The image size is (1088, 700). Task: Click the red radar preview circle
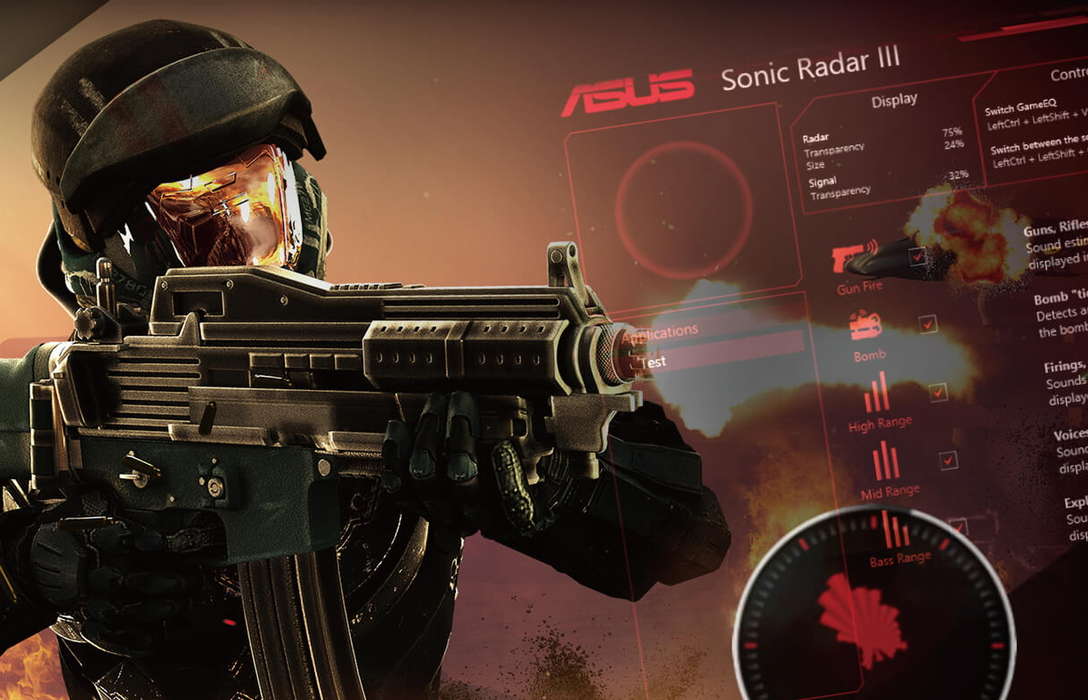(683, 209)
